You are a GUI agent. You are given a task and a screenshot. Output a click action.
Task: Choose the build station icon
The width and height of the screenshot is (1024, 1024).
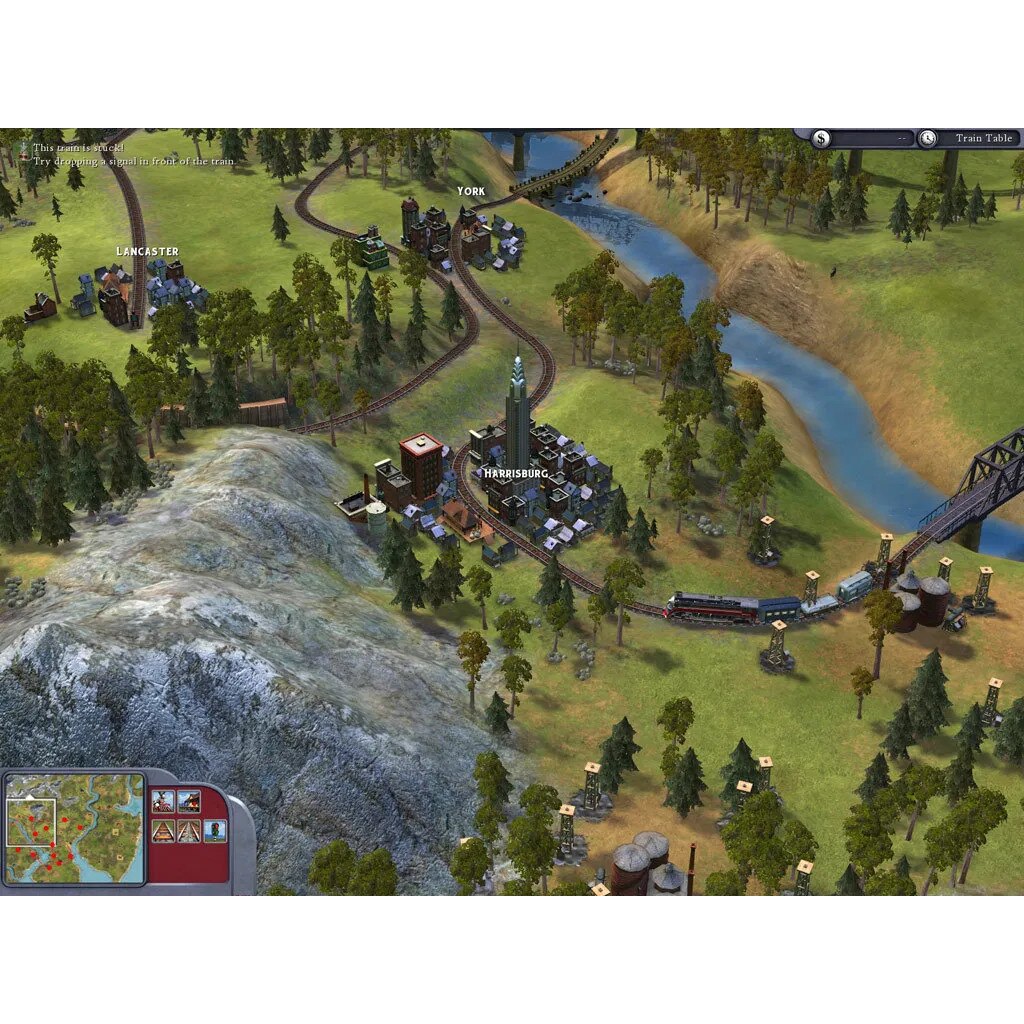tap(189, 802)
